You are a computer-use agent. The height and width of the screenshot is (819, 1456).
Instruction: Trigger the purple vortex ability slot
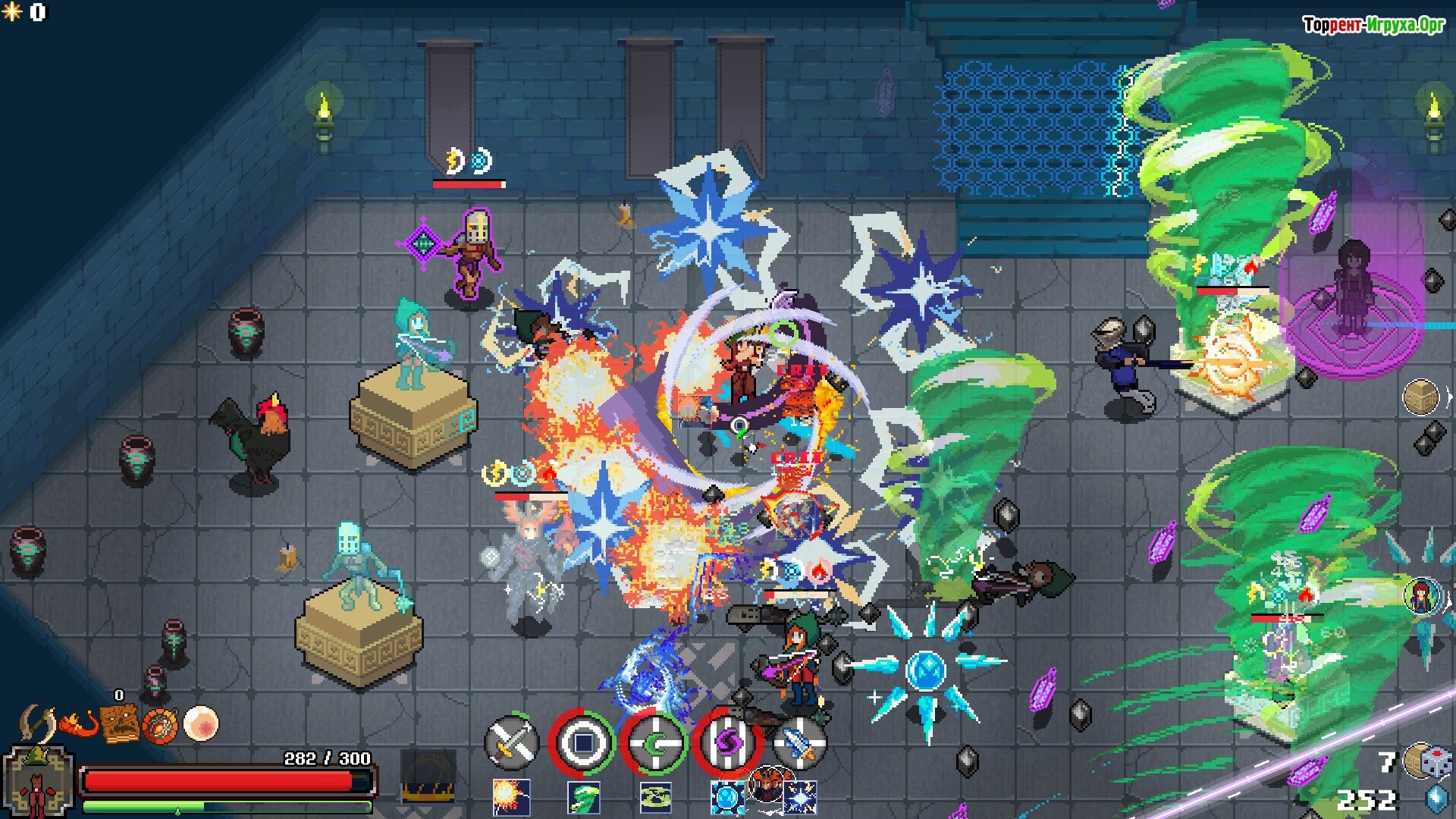click(727, 742)
